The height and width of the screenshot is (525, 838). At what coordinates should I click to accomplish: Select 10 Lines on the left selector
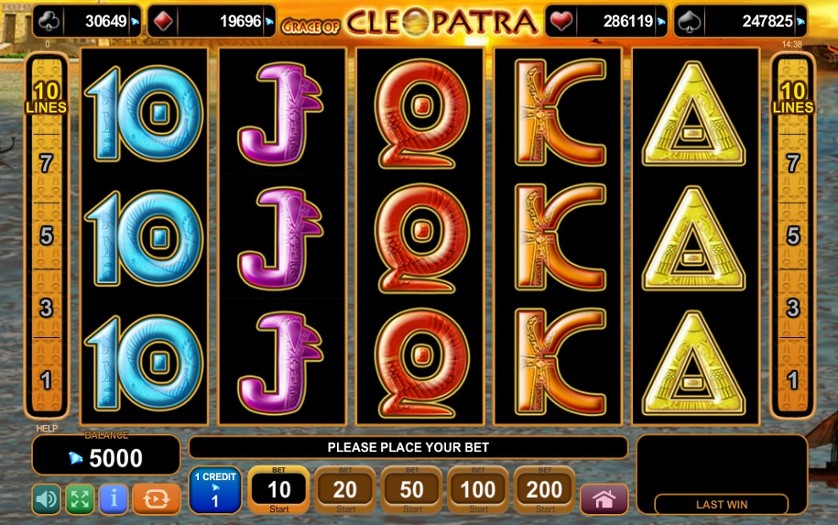point(46,99)
